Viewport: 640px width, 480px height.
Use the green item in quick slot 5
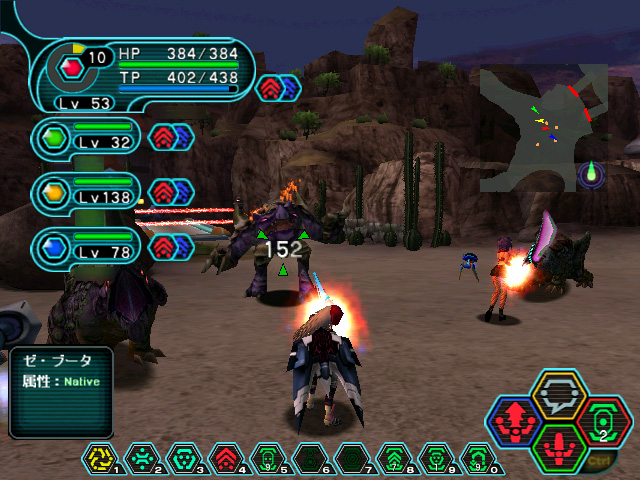(x=267, y=459)
